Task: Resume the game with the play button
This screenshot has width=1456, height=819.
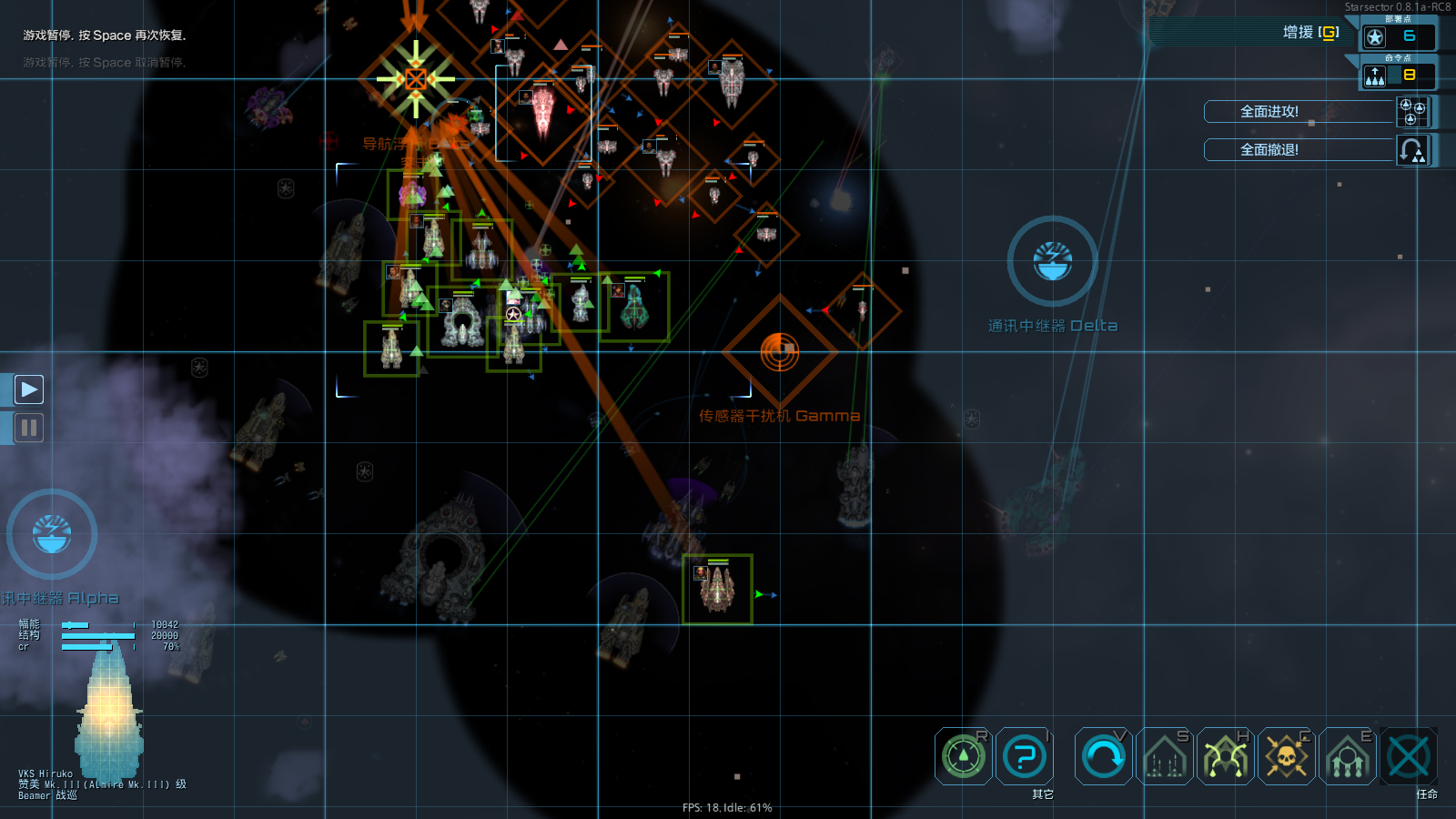Action: (x=28, y=389)
